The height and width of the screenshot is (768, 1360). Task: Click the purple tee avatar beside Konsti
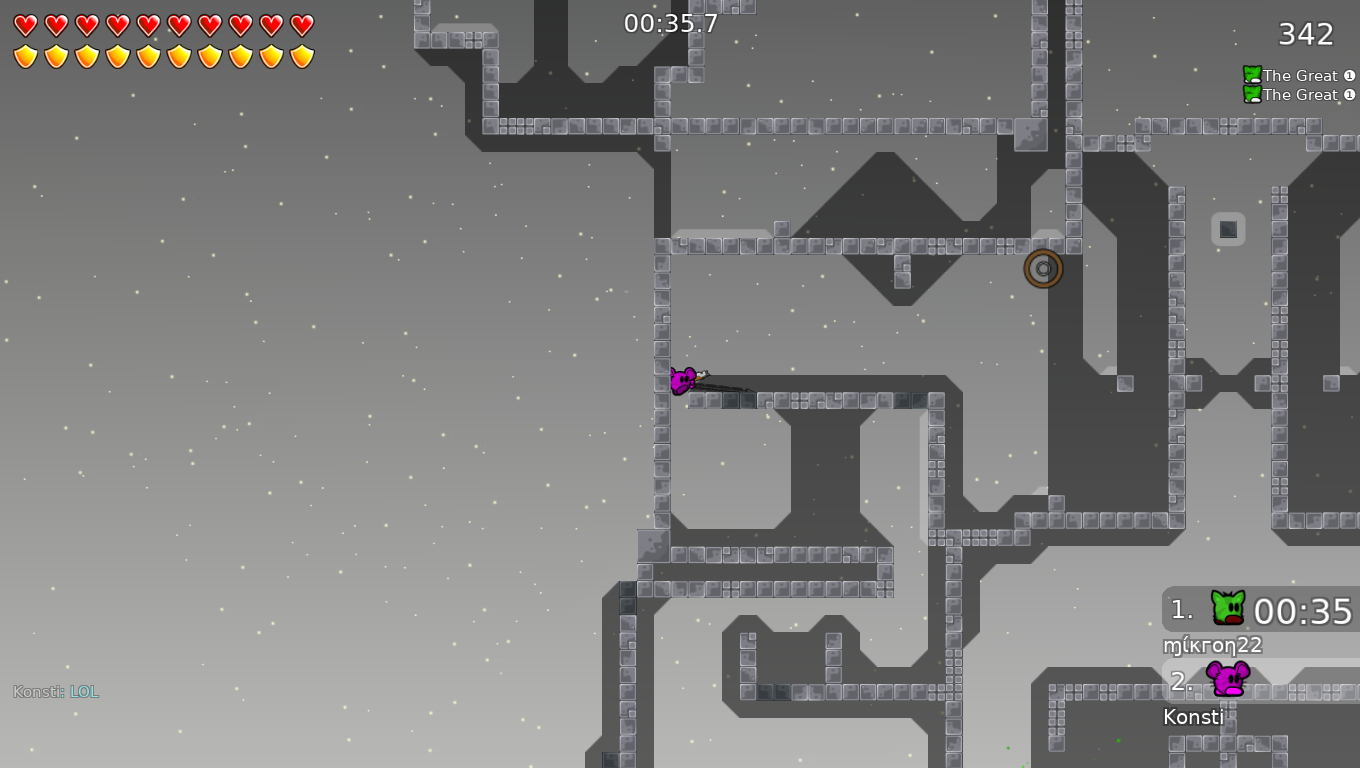pos(1229,681)
